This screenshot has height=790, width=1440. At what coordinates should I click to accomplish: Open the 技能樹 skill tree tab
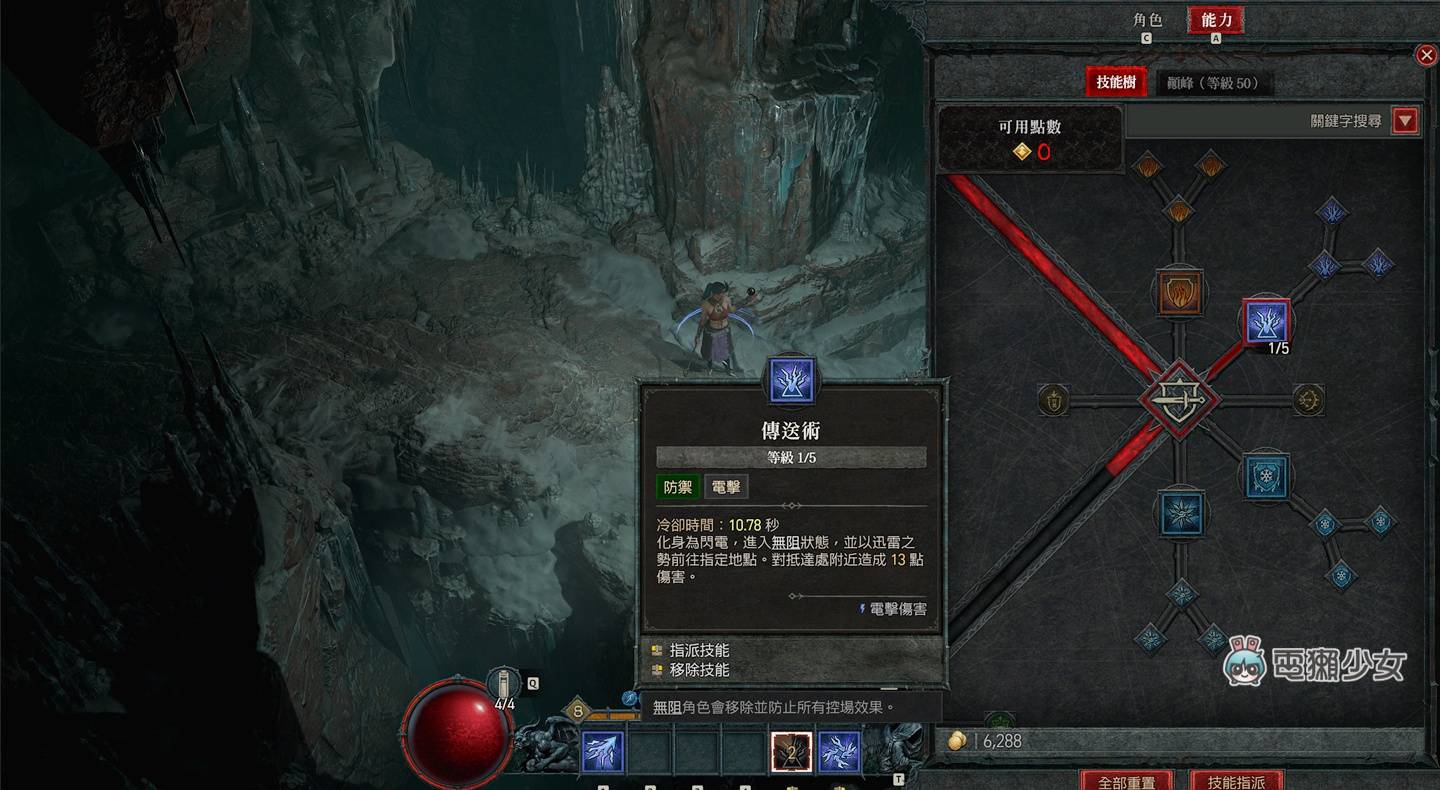click(1116, 83)
